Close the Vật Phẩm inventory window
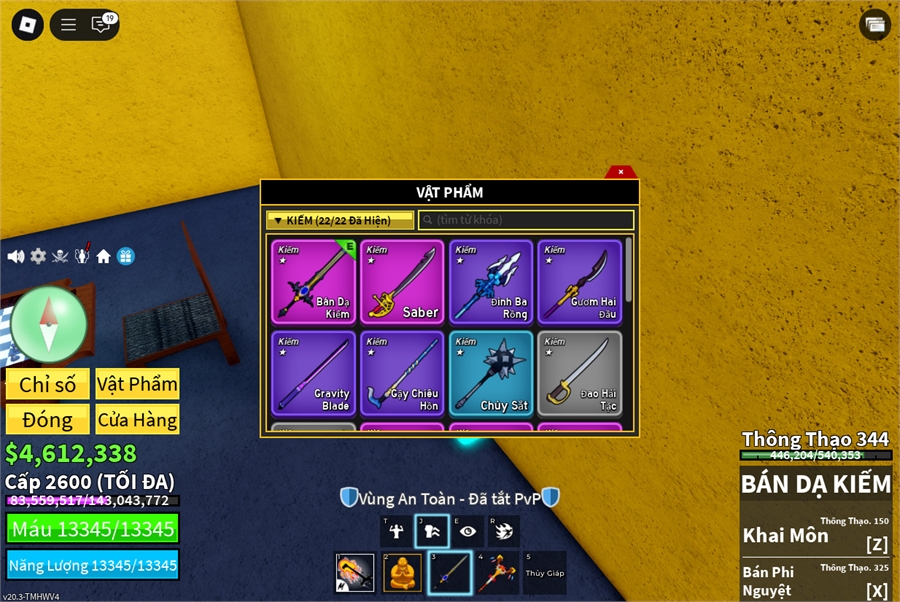 point(621,172)
